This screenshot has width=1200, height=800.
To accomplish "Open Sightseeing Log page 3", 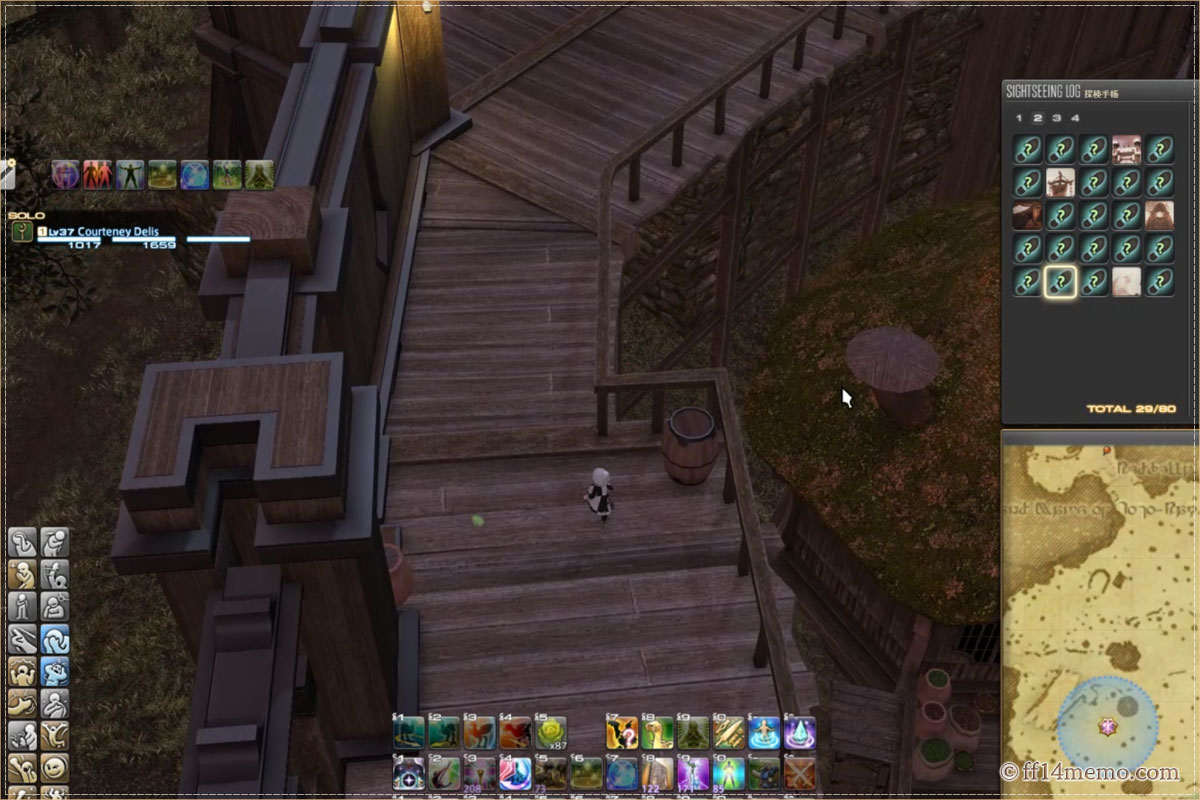I will coord(1057,118).
